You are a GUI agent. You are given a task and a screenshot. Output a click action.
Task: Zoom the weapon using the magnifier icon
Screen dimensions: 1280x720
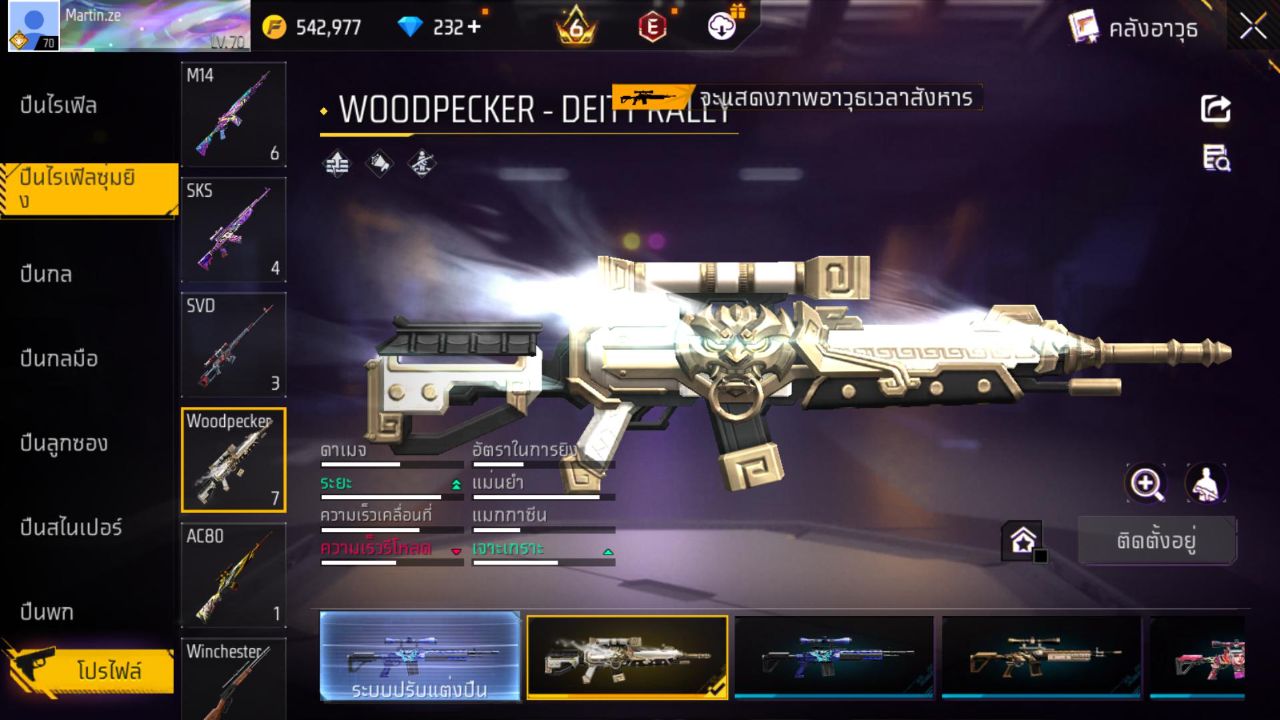pos(1146,483)
